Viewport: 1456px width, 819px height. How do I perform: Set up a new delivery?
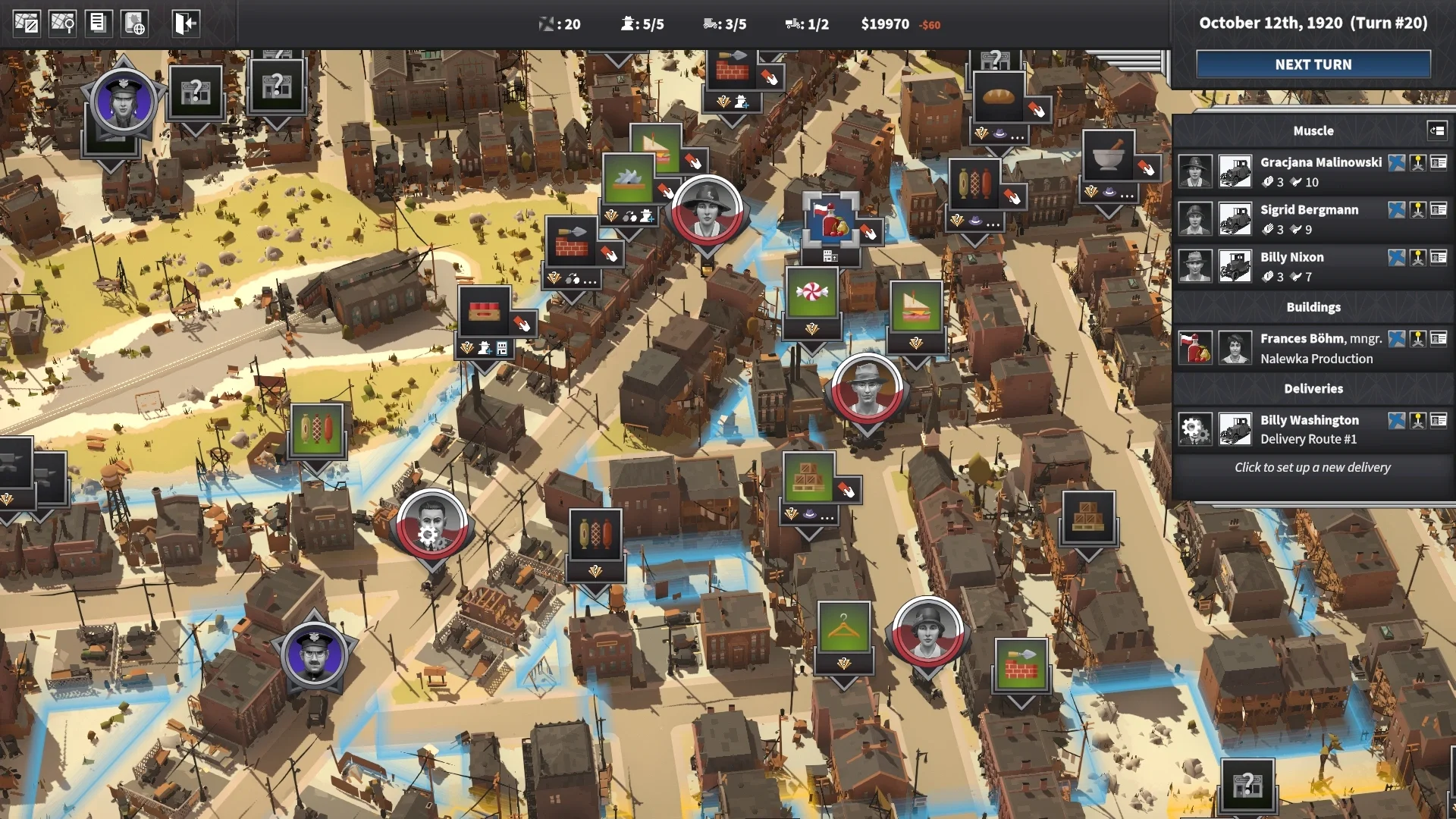pos(1312,467)
